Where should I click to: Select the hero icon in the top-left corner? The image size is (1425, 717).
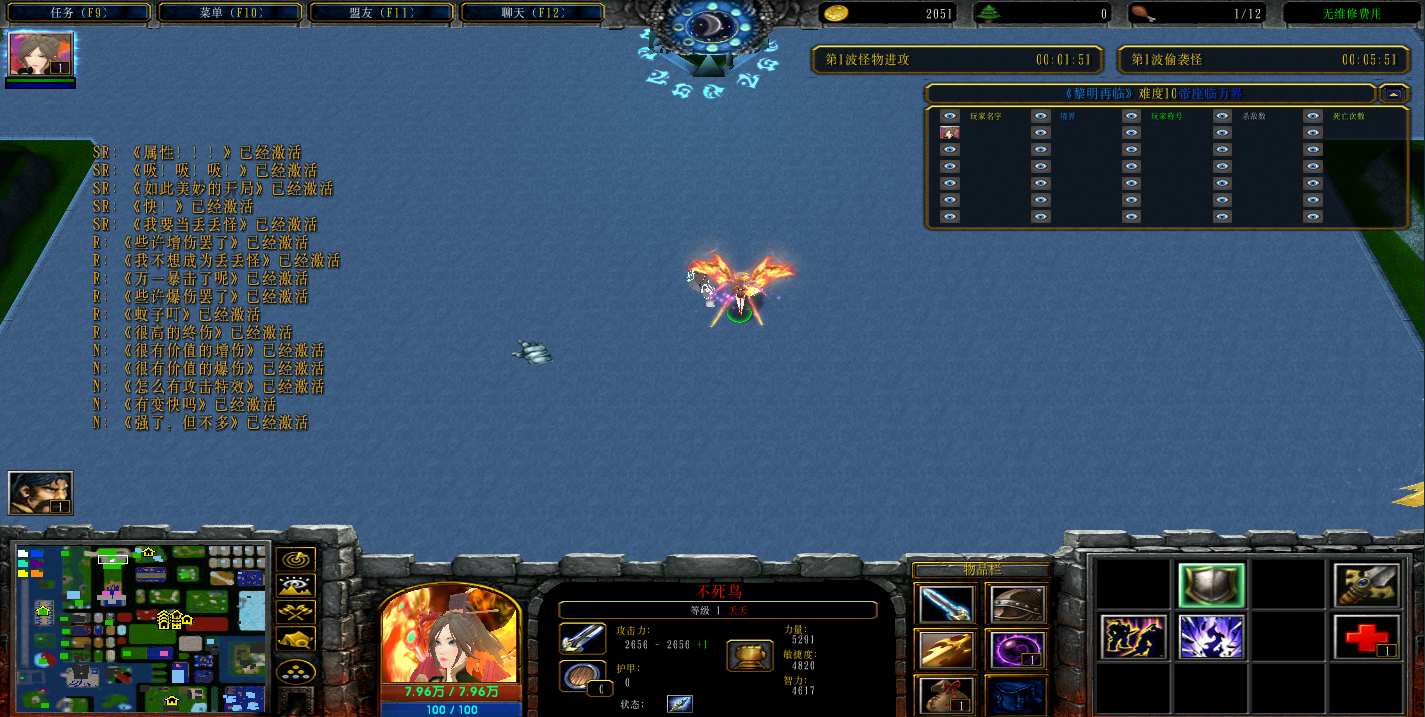pyautogui.click(x=41, y=54)
